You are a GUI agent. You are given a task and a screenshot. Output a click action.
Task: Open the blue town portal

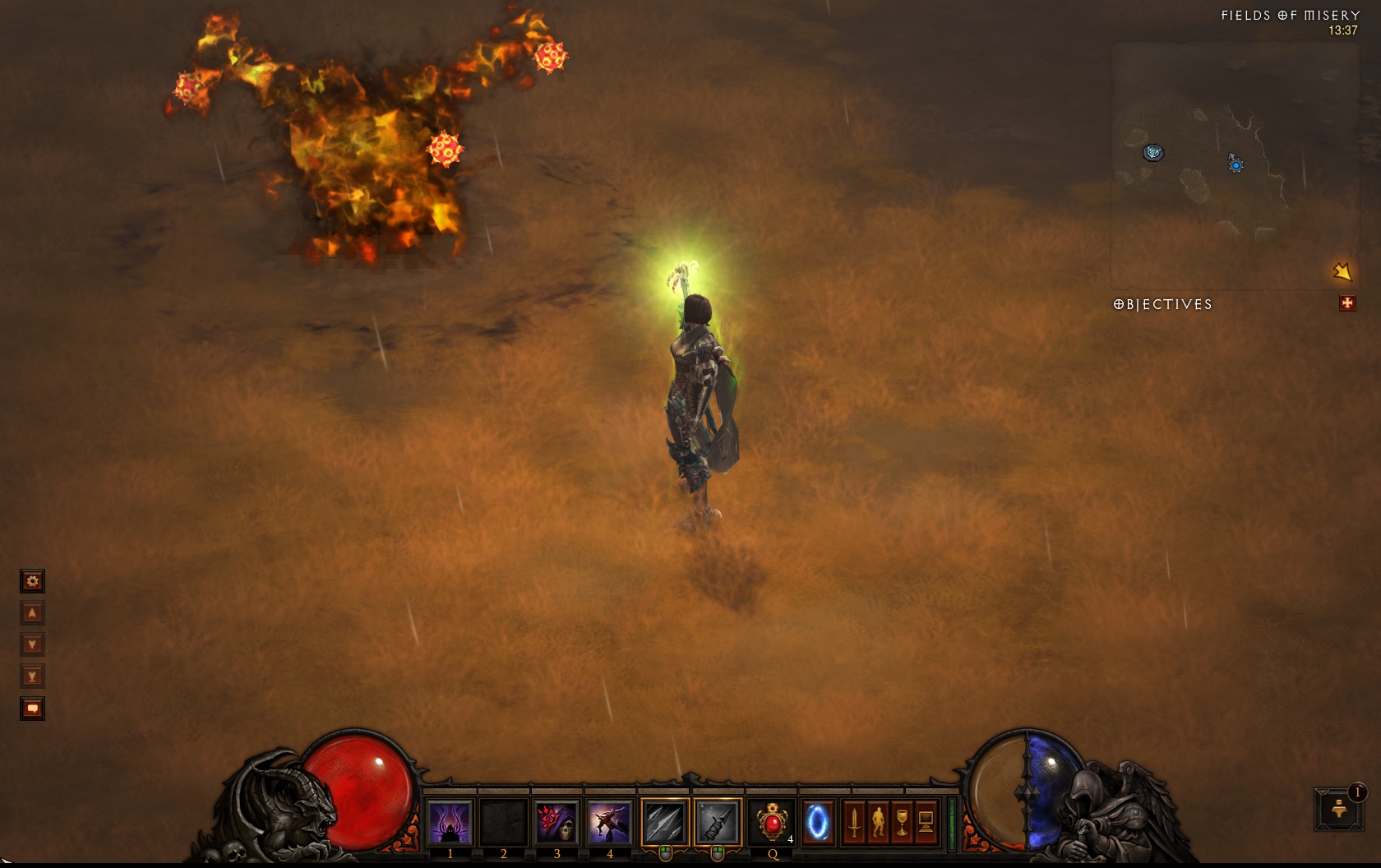tap(817, 822)
